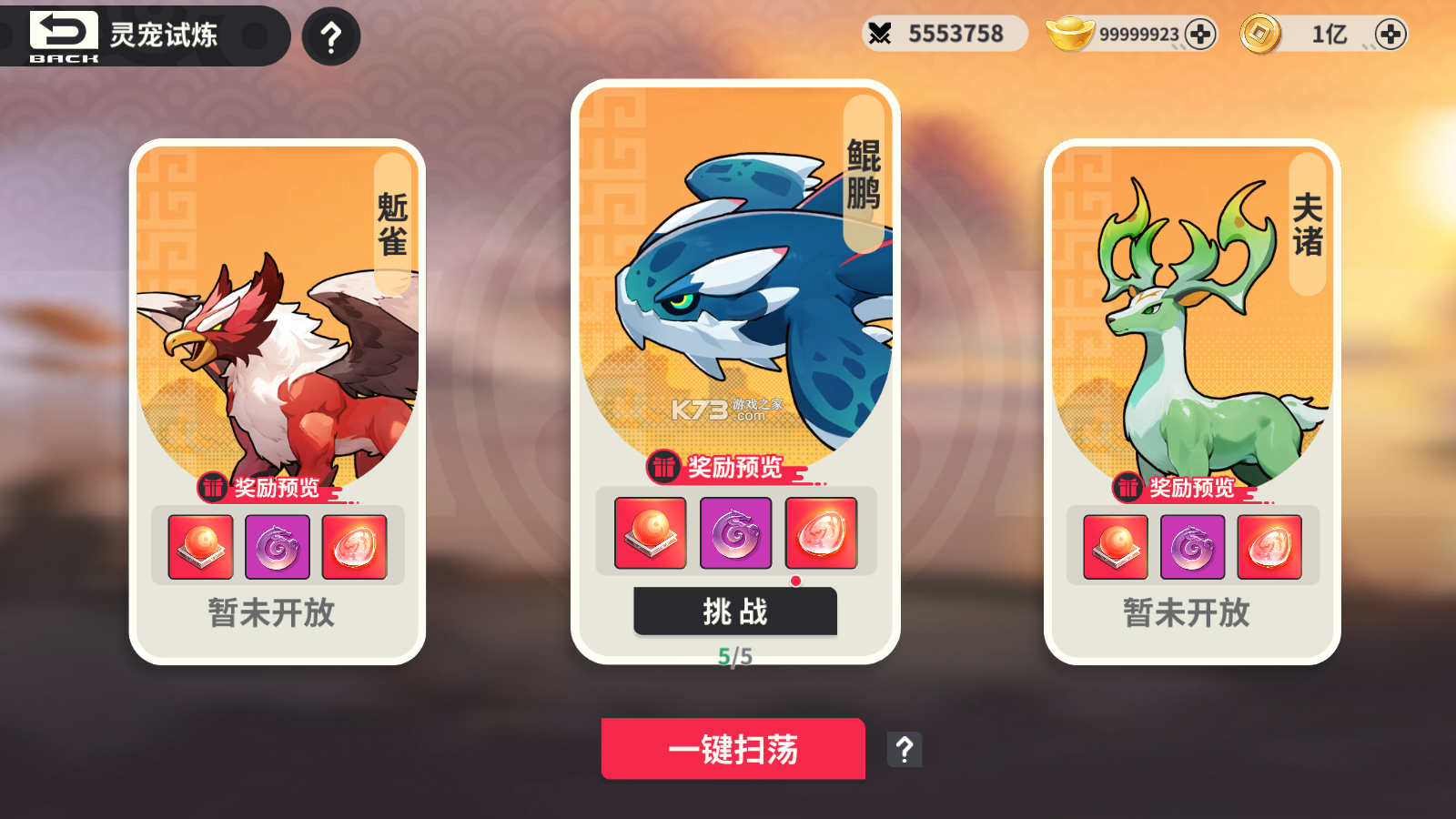The image size is (1456, 819).
Task: Open help next to the sweep button
Action: (904, 749)
